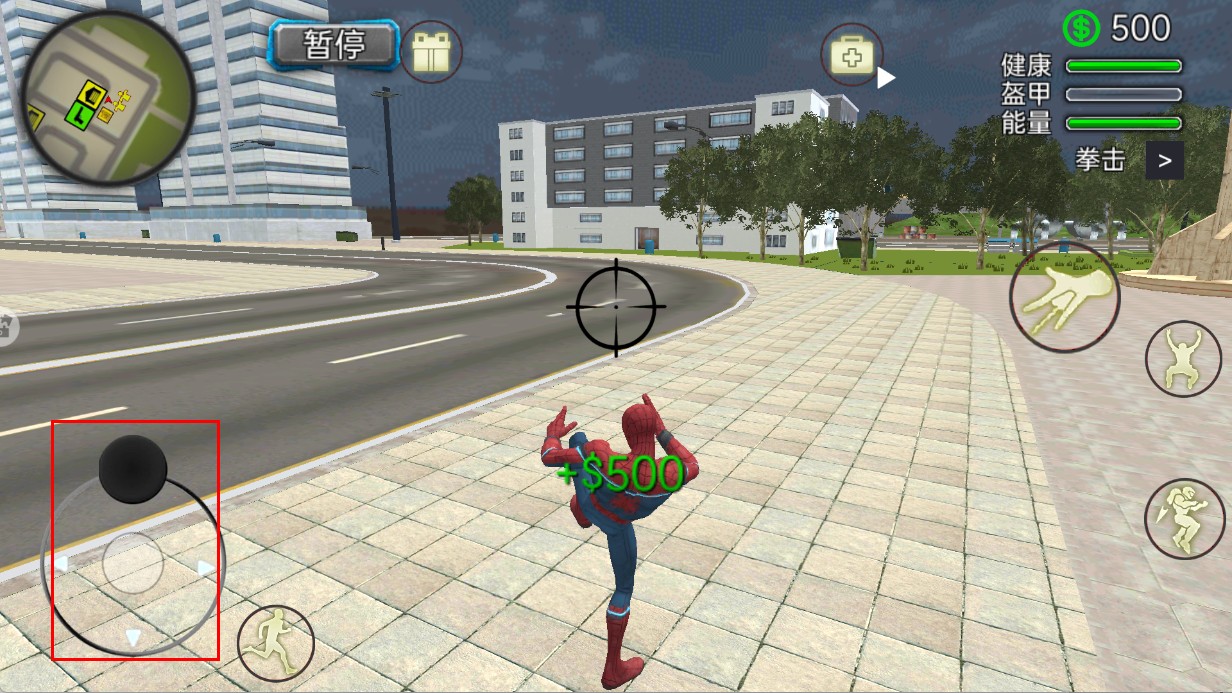Pause the game with the 暂停 button
1232x693 pixels.
[x=335, y=45]
